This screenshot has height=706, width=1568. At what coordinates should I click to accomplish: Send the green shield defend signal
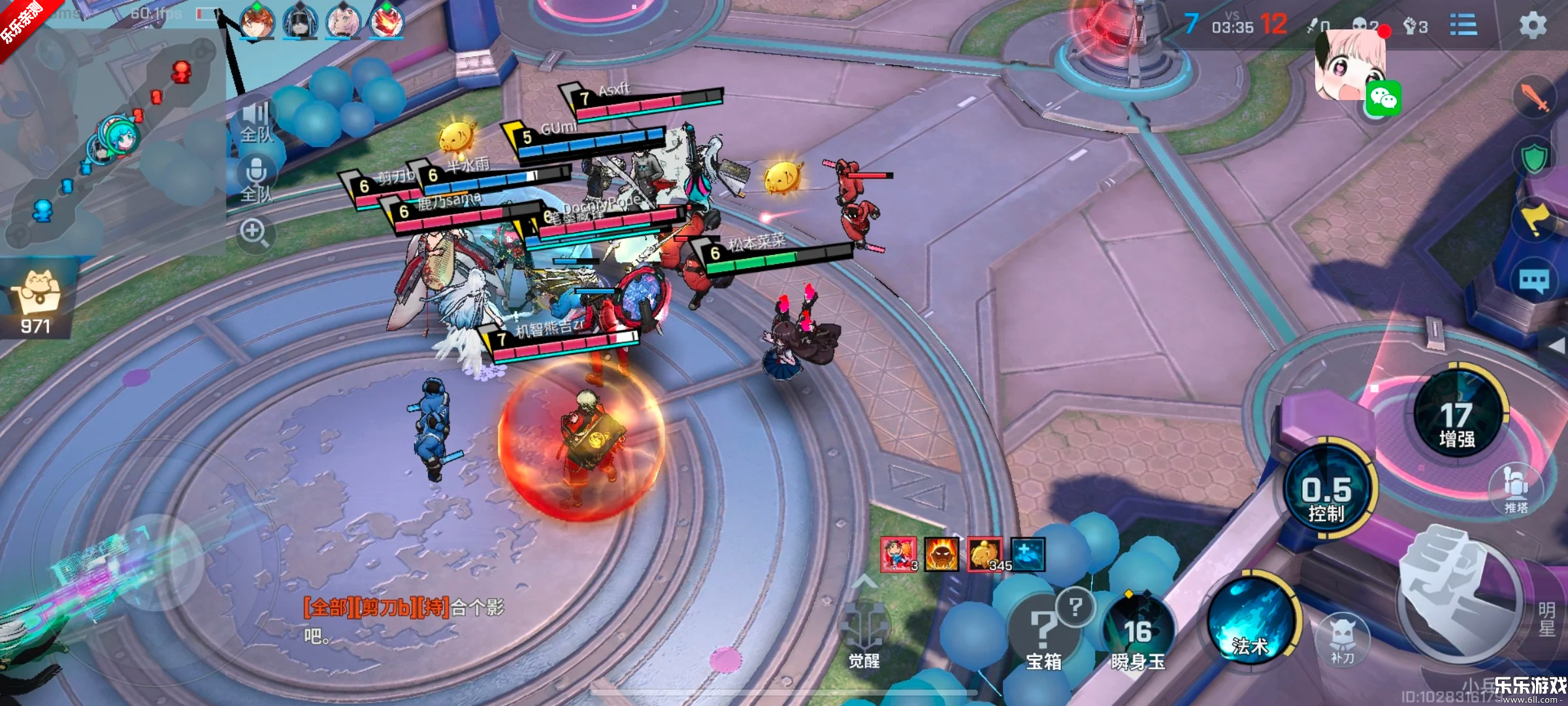pos(1533,158)
